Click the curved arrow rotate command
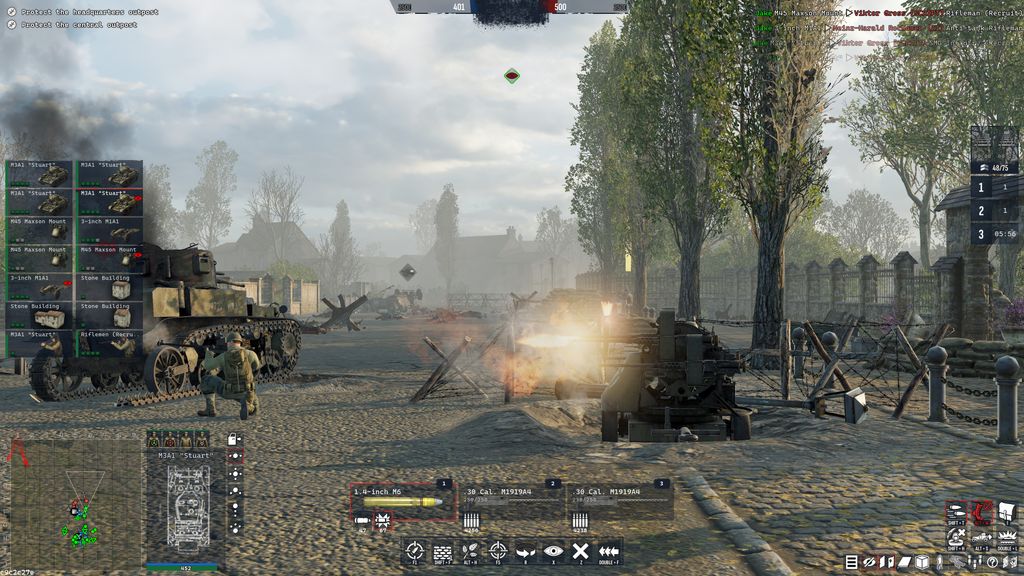 pyautogui.click(x=525, y=551)
